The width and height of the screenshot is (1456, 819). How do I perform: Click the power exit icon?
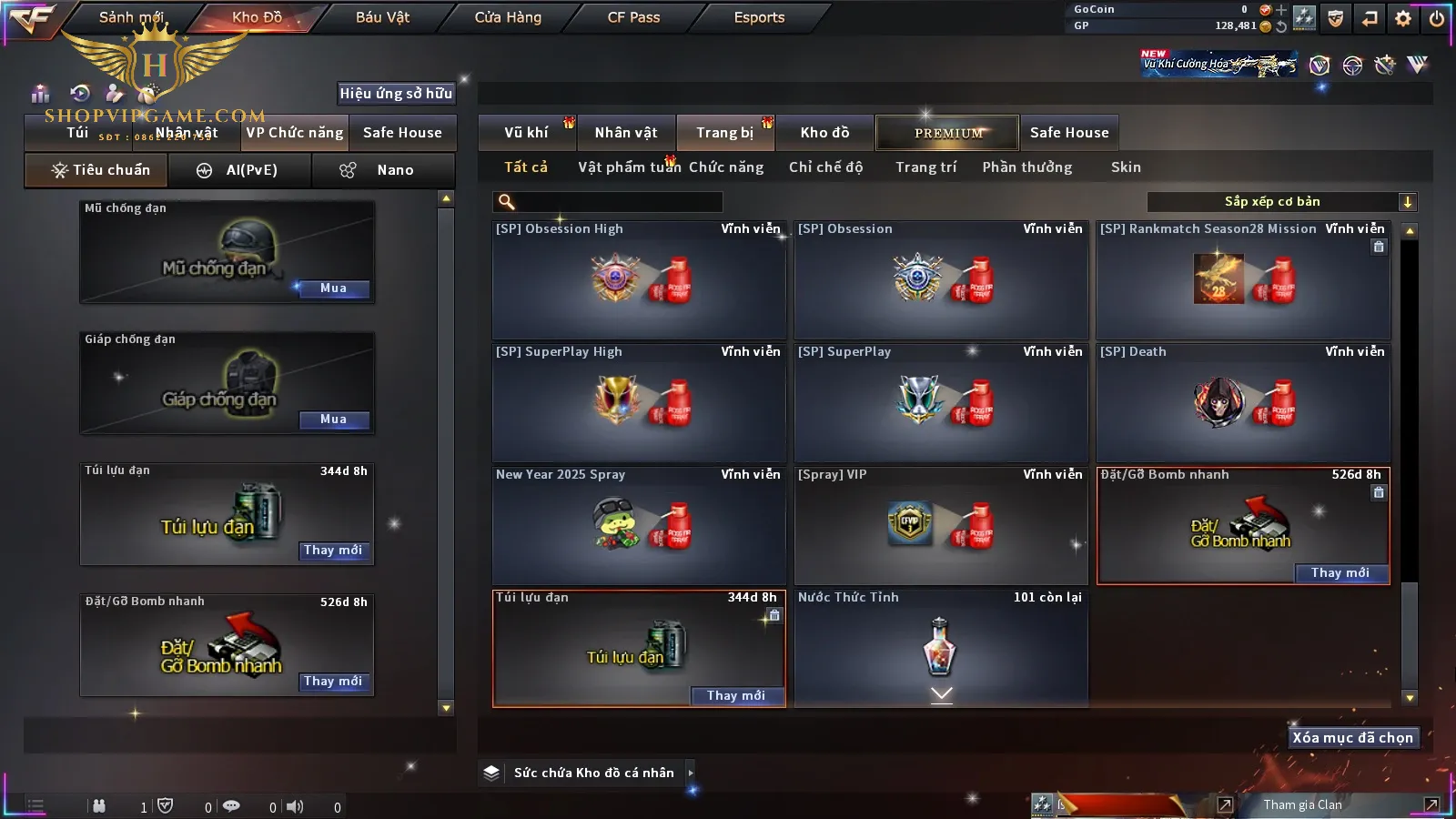click(1437, 18)
